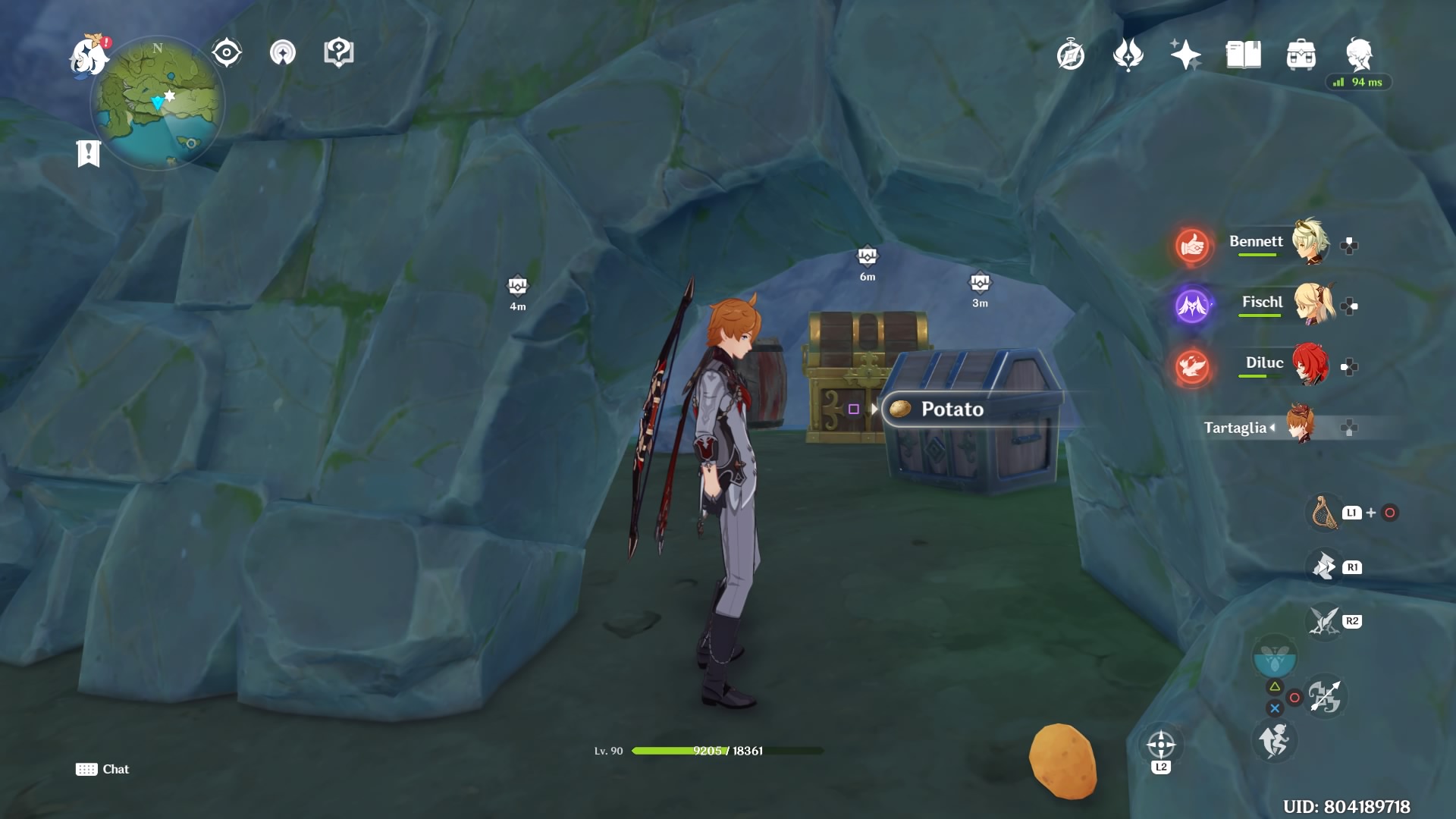Open the Inventory backpack icon
The width and height of the screenshot is (1456, 819).
coord(1301,55)
